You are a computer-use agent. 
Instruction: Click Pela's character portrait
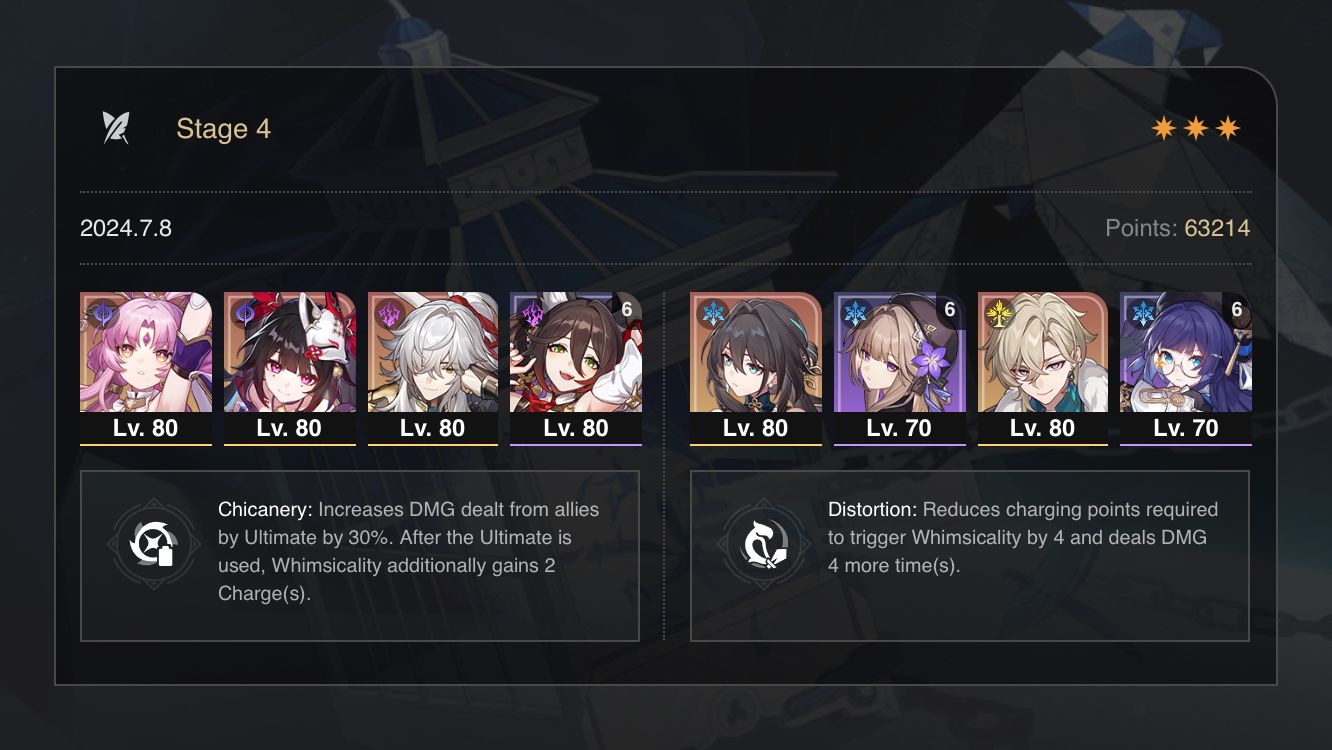[1185, 355]
